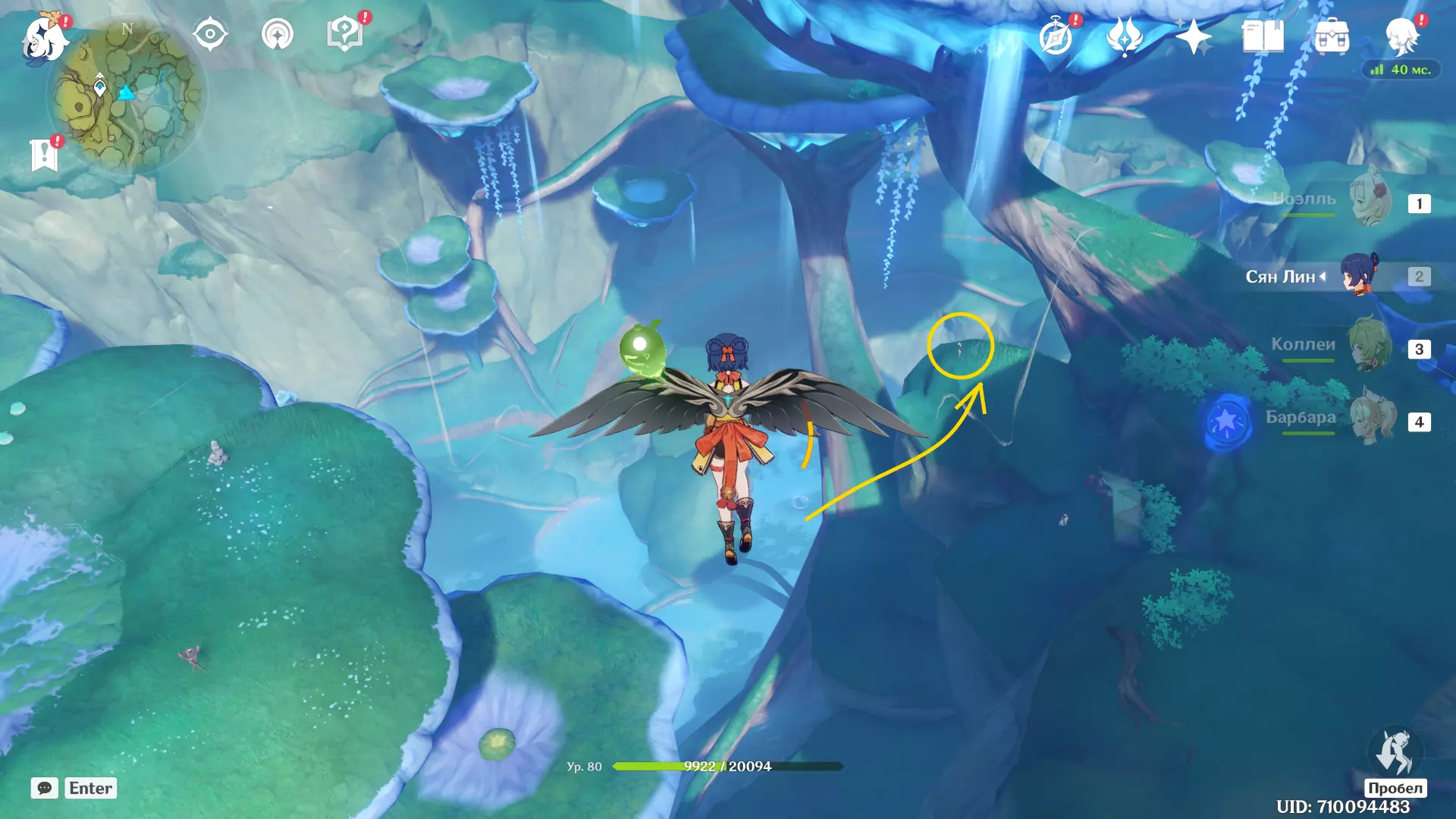Open the tutorial question mark icon

tap(344, 34)
